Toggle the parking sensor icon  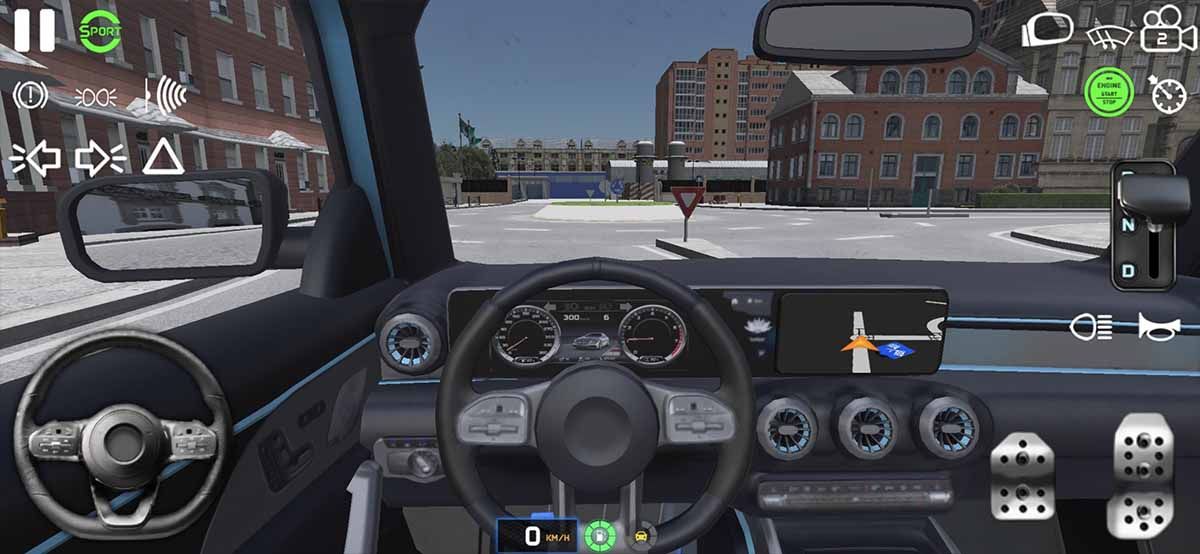tap(164, 96)
